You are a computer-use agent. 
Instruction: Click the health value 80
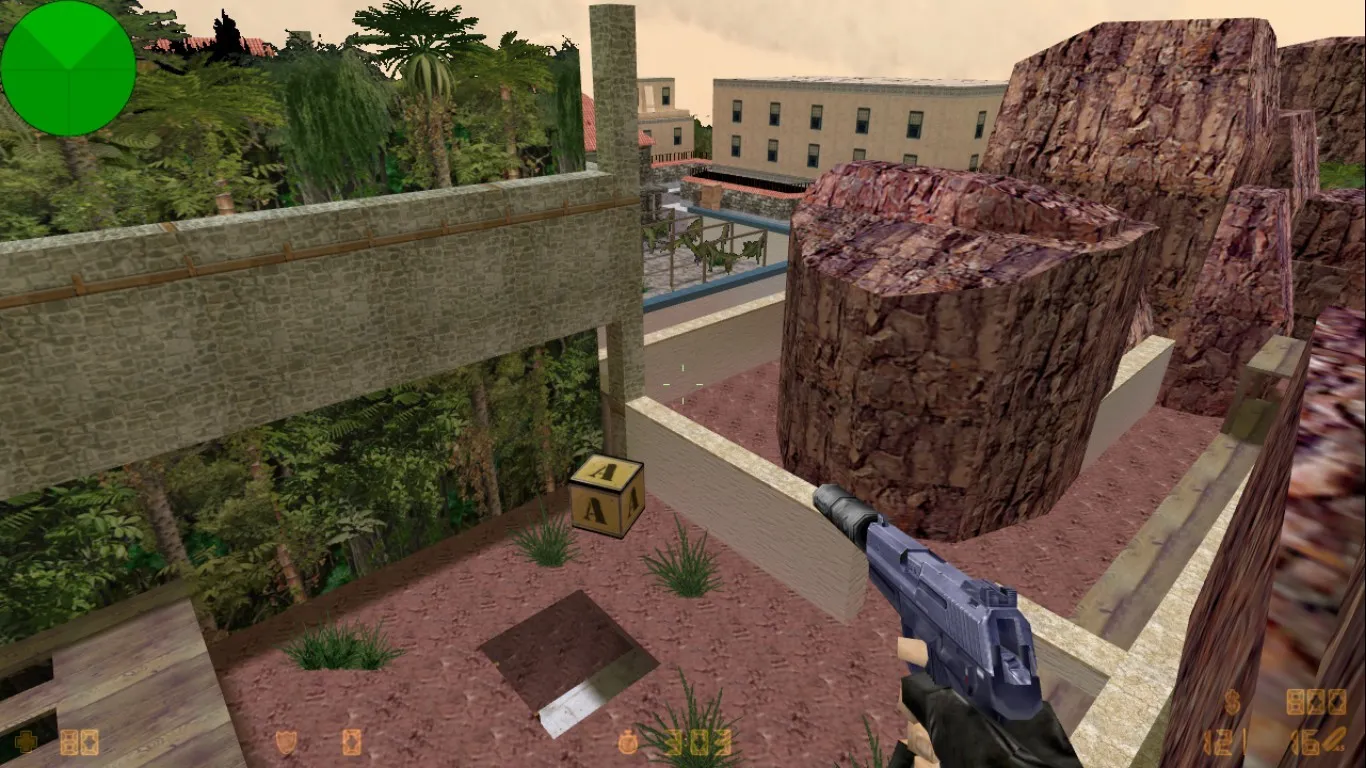[80, 742]
